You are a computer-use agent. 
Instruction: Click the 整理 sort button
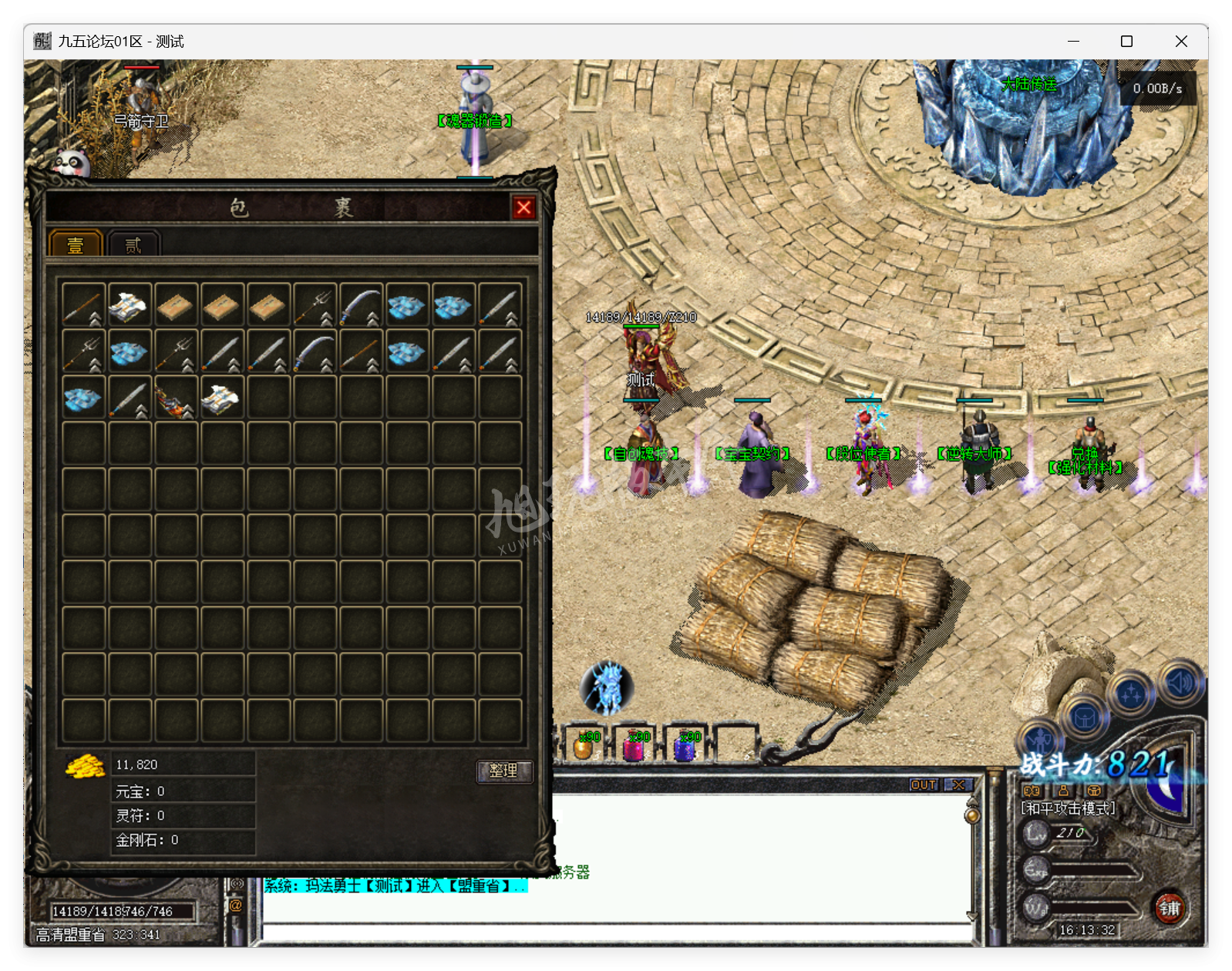coord(503,771)
